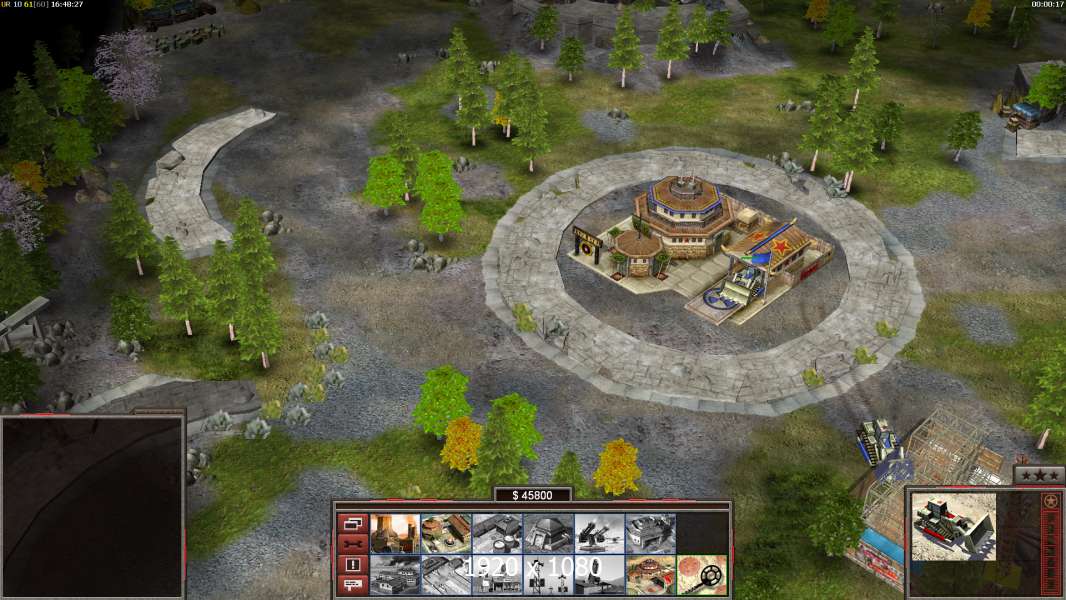Open the three-star generals powers button

tap(1039, 475)
